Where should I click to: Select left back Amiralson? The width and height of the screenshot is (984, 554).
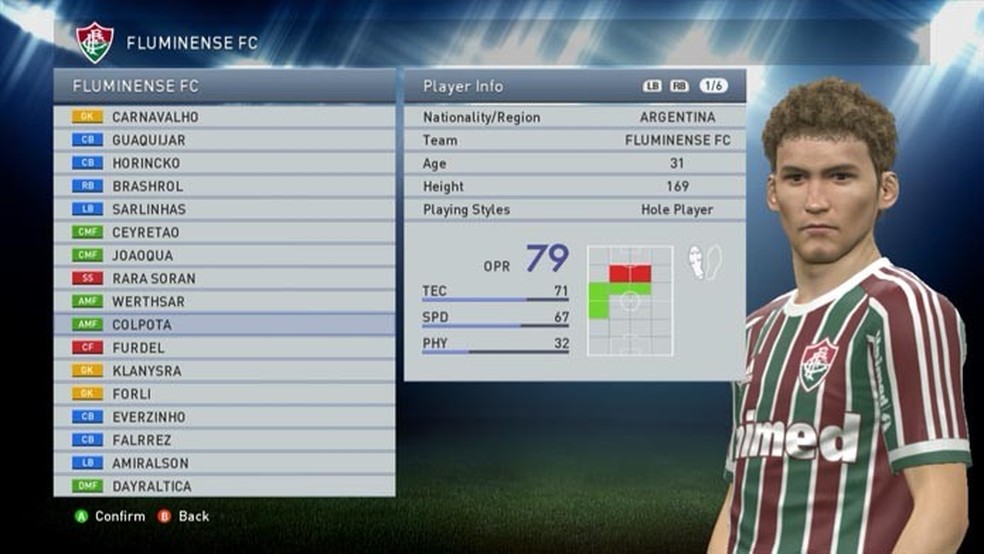(x=224, y=463)
